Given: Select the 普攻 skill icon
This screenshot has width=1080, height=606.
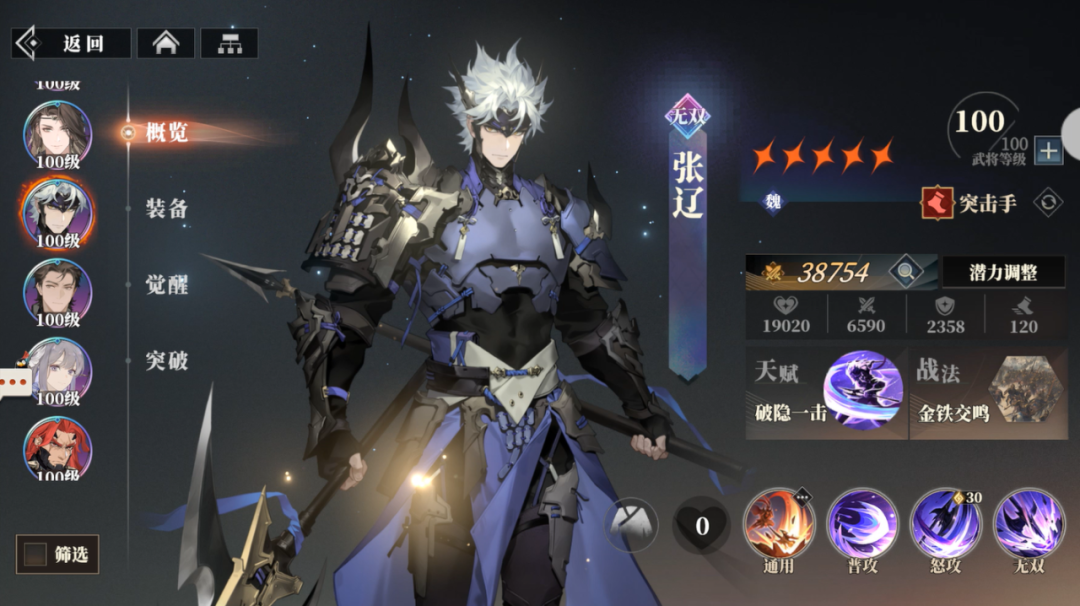Looking at the screenshot, I should 861,527.
